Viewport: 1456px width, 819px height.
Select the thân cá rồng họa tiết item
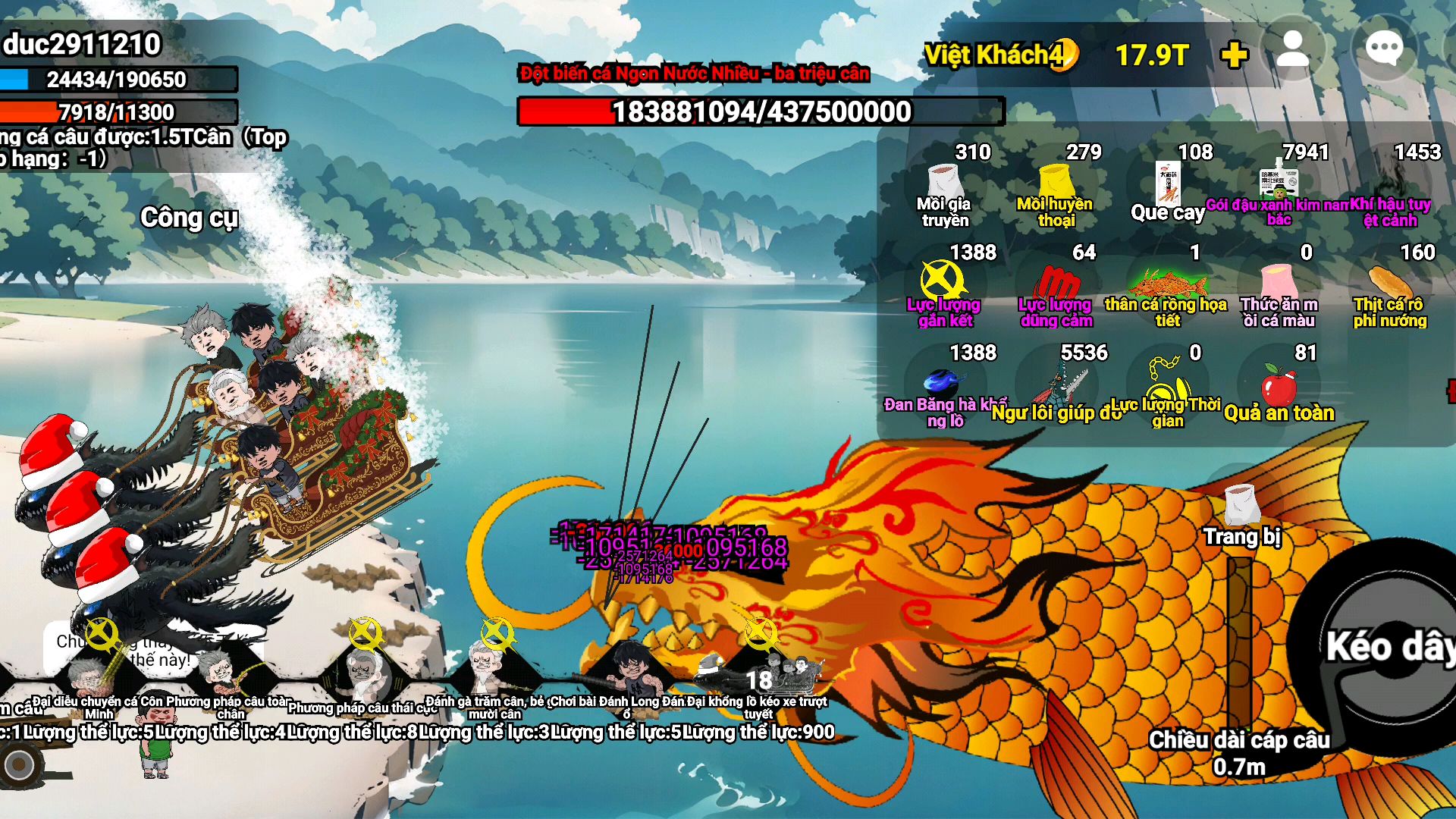point(1167,290)
